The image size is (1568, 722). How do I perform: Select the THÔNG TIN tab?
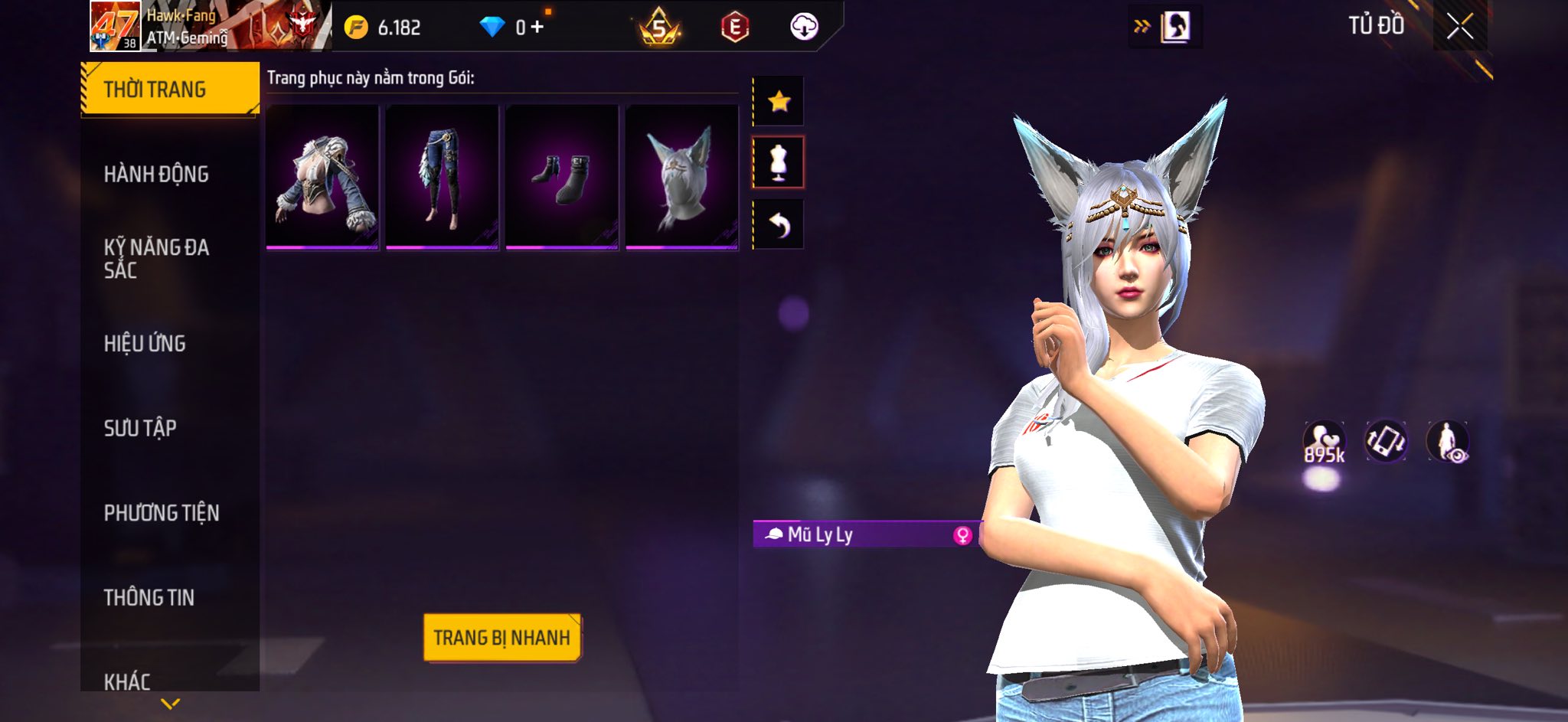149,597
